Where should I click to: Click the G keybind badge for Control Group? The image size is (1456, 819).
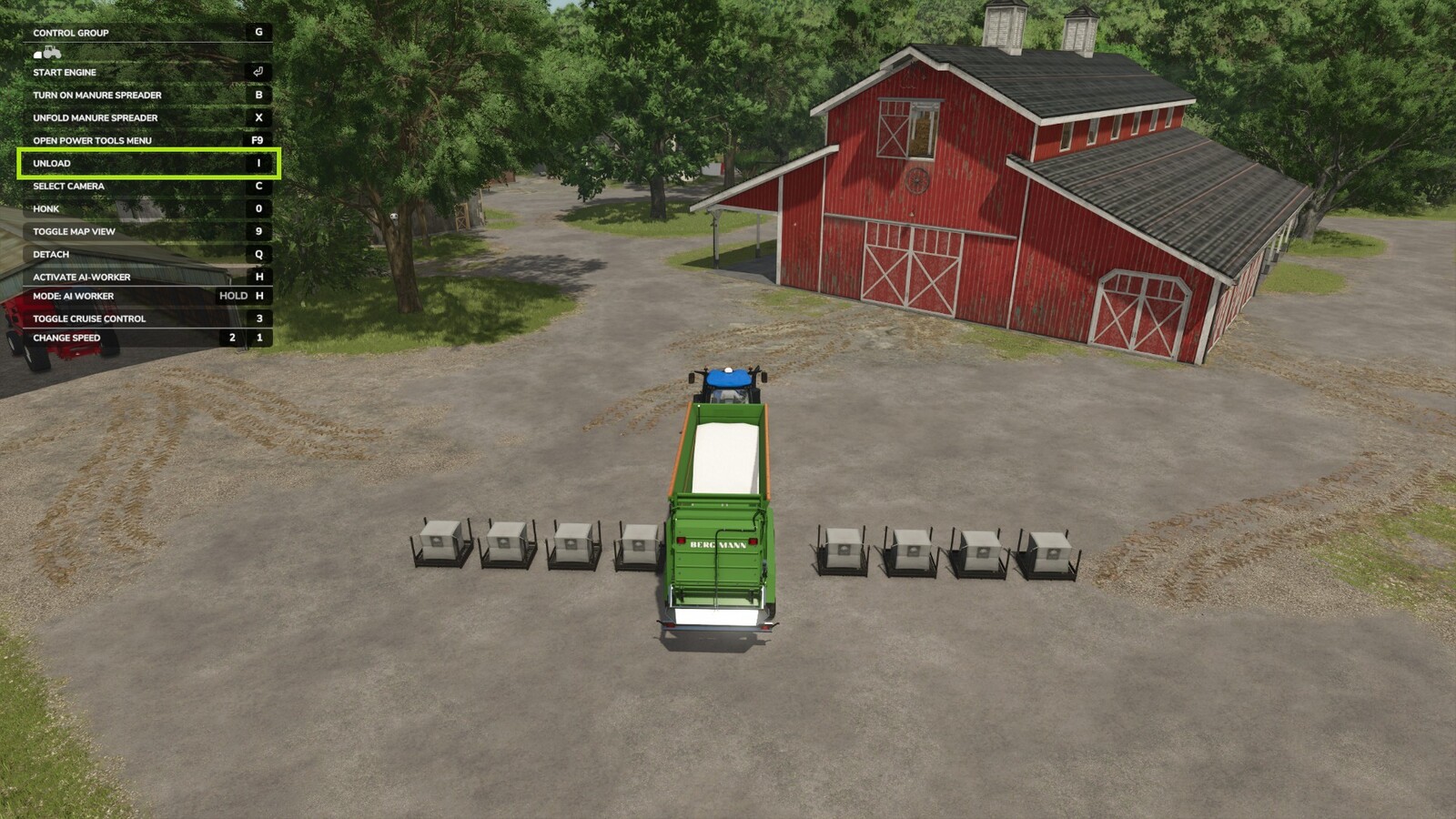(259, 33)
